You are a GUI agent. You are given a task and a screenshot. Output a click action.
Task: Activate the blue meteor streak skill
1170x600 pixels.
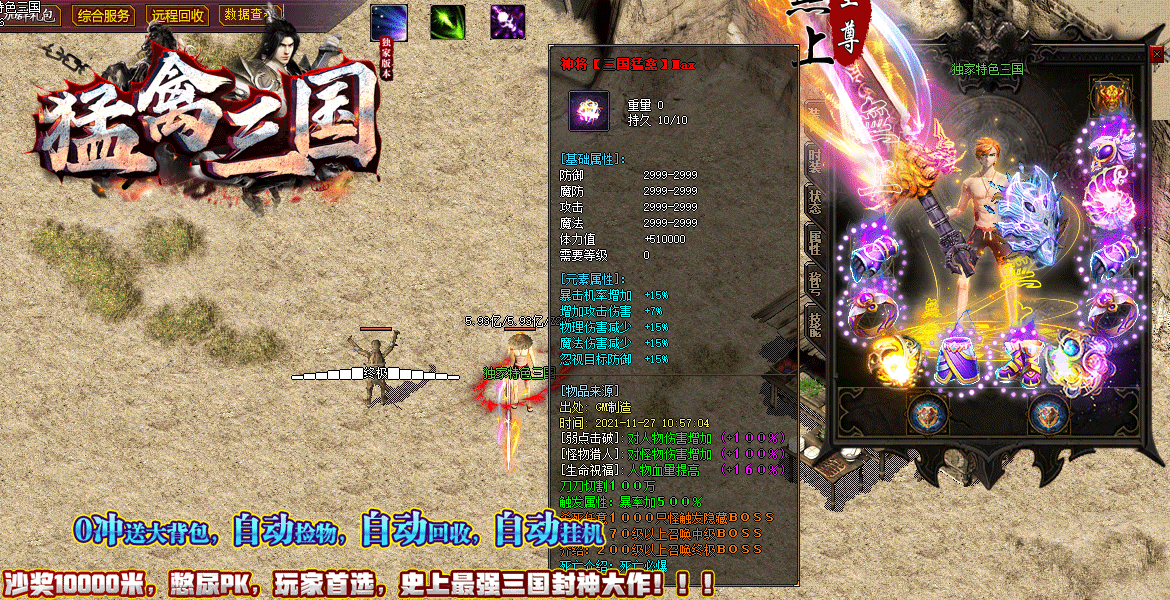coord(388,22)
